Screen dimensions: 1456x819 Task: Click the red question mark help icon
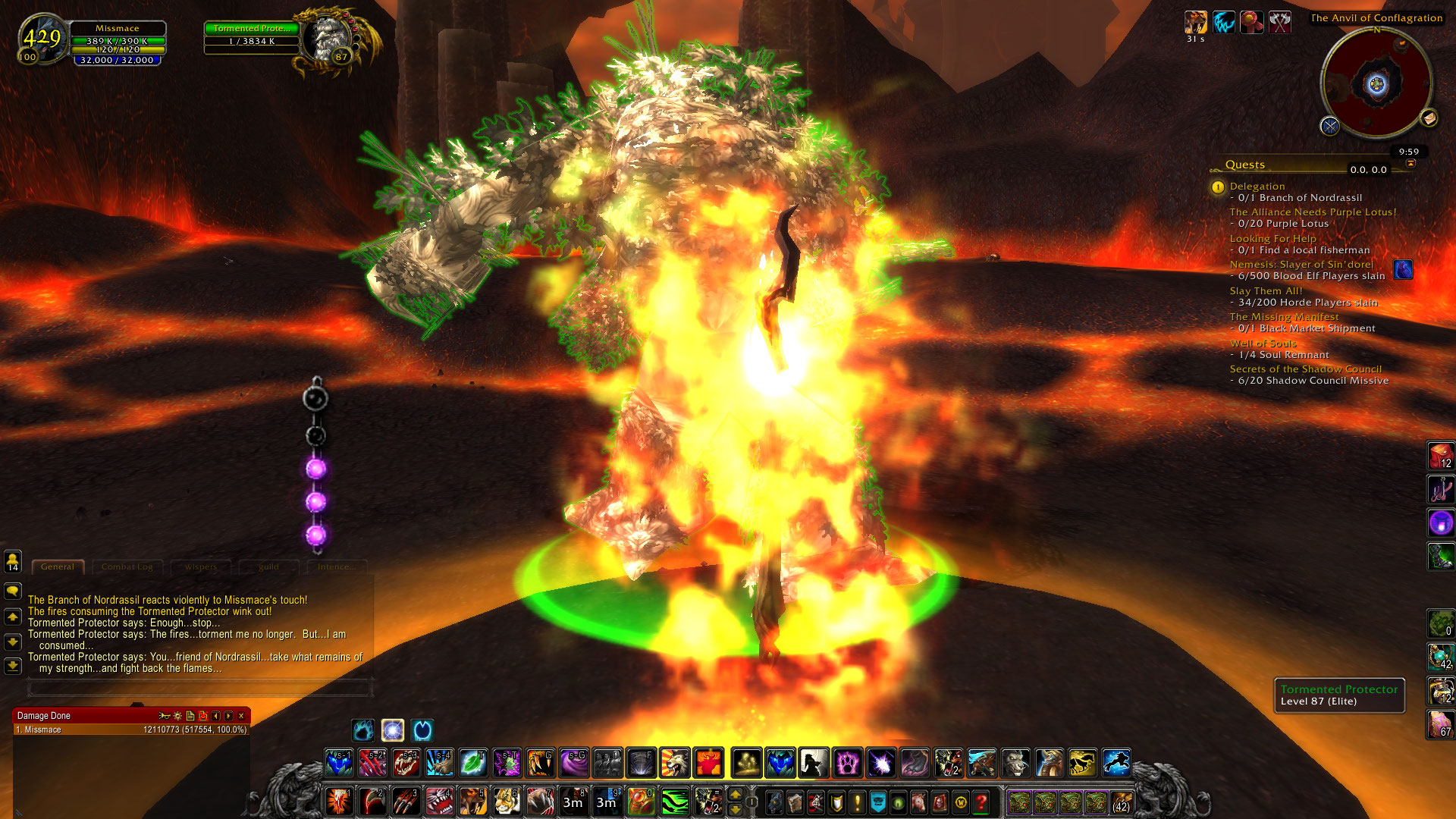[981, 802]
